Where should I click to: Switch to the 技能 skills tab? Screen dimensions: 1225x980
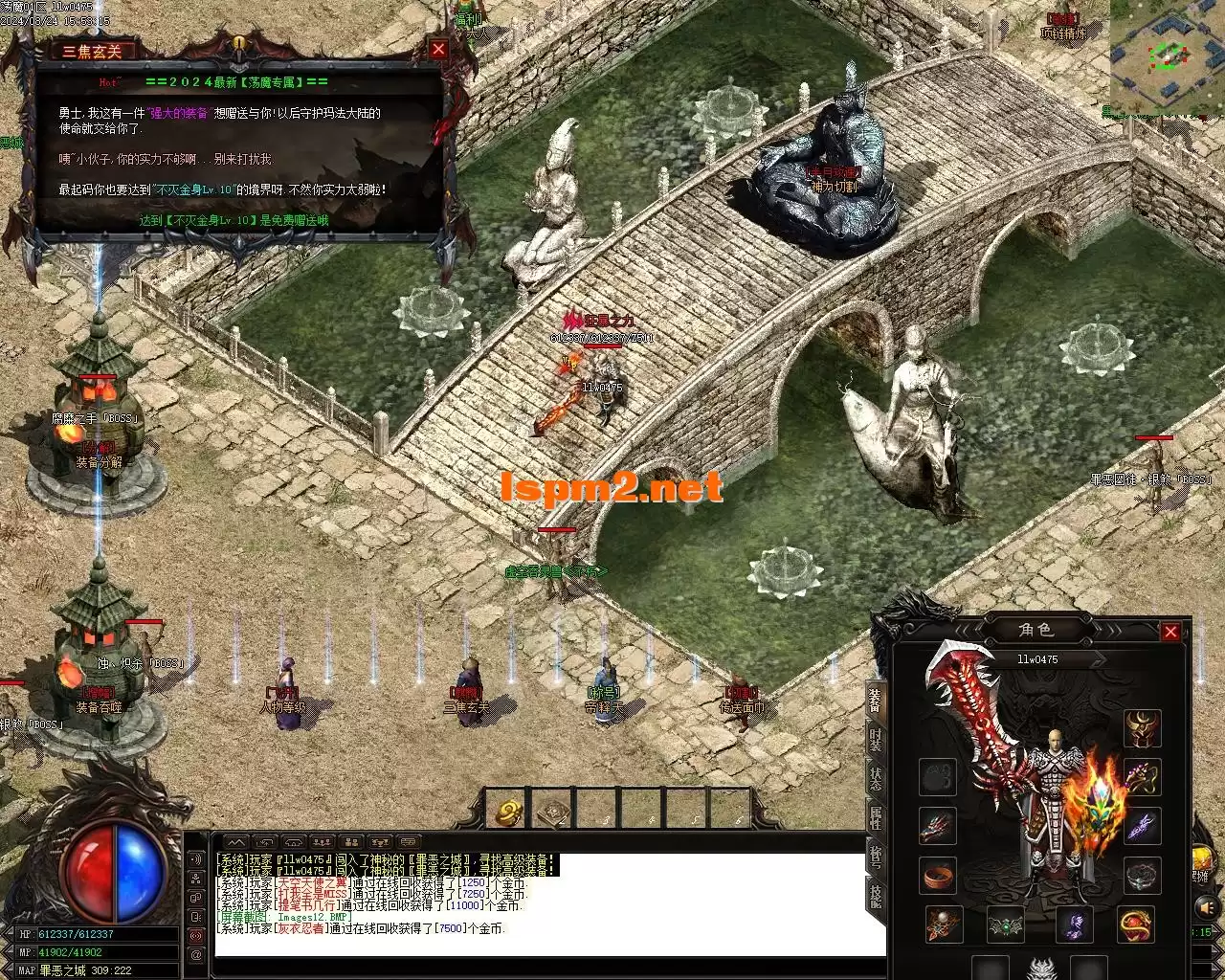(876, 895)
